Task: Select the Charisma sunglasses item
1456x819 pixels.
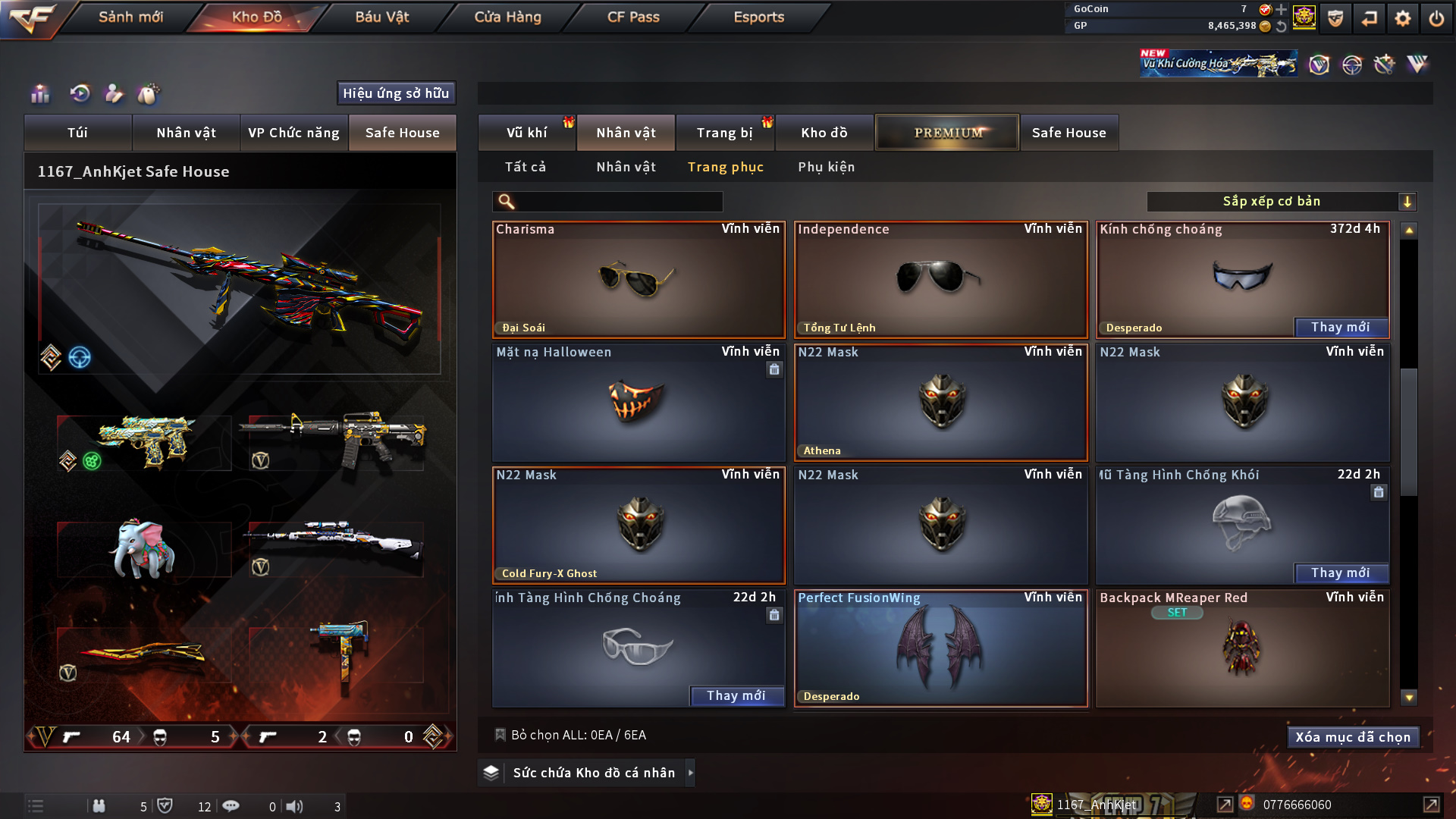Action: 639,280
